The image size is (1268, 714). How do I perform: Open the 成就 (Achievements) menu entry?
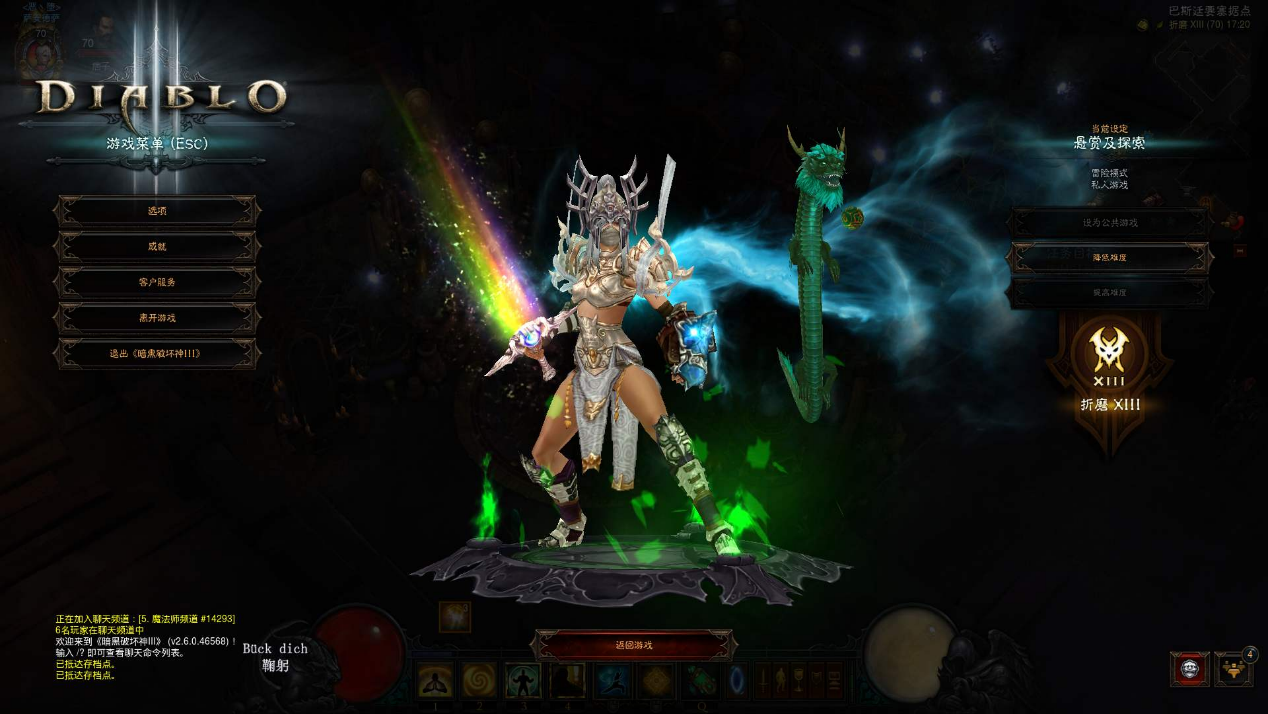tap(157, 247)
